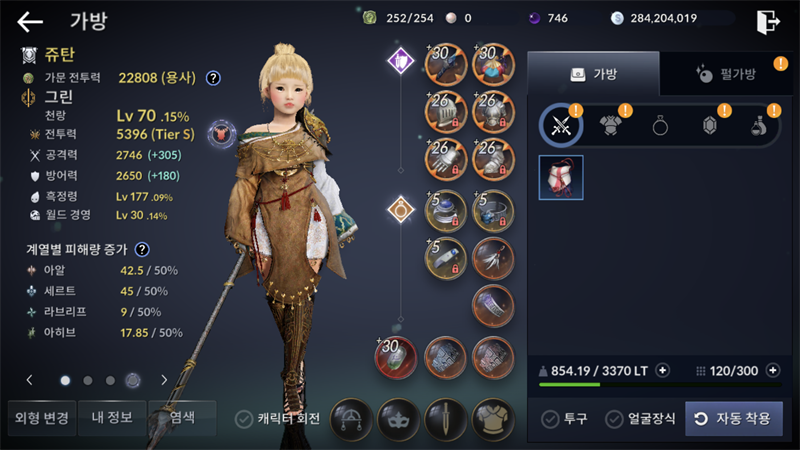
Task: Select the red-white item in the bag
Action: [x=561, y=177]
